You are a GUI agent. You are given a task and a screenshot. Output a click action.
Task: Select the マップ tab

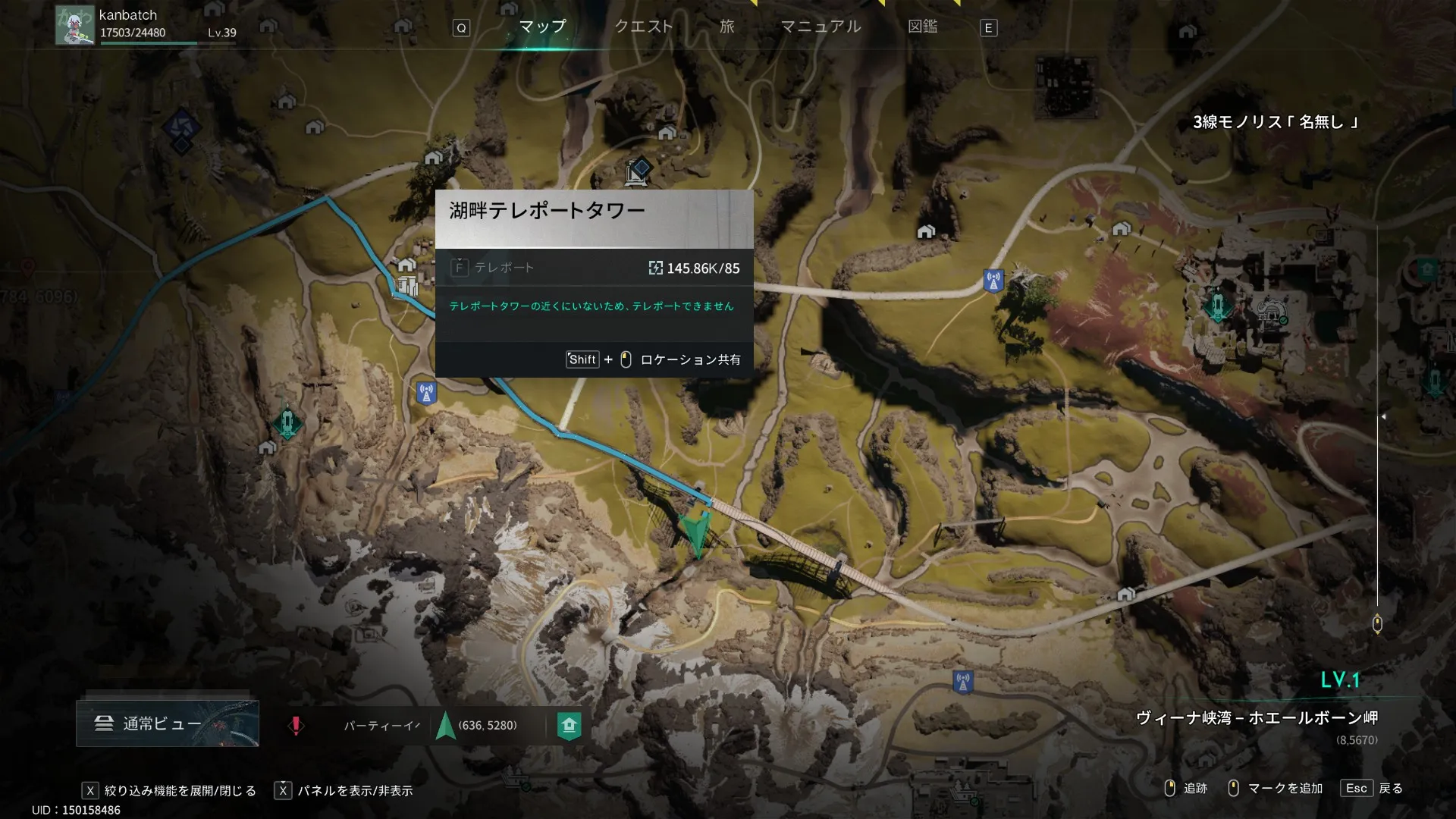tap(542, 27)
